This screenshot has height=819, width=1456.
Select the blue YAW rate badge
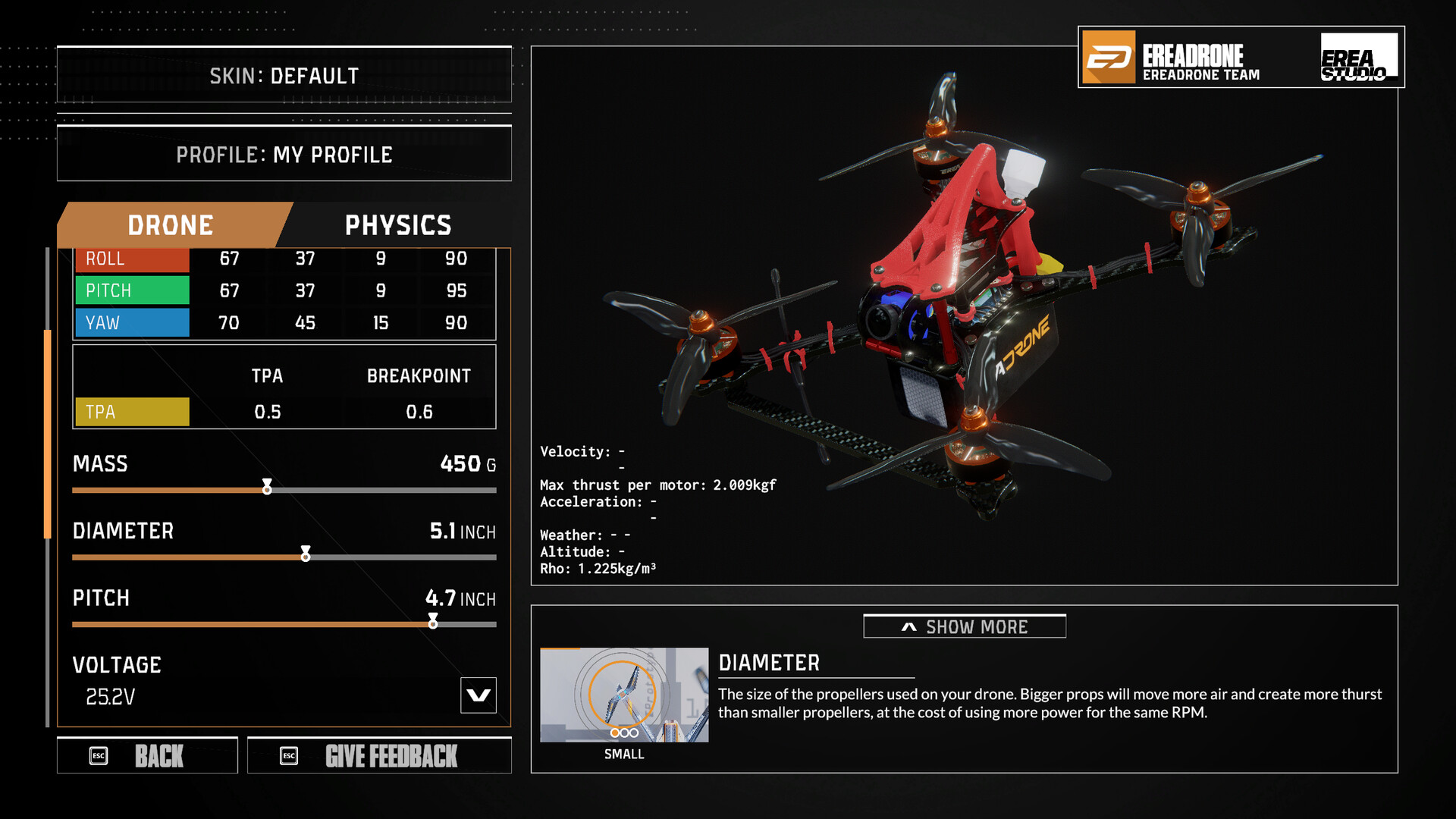(131, 322)
